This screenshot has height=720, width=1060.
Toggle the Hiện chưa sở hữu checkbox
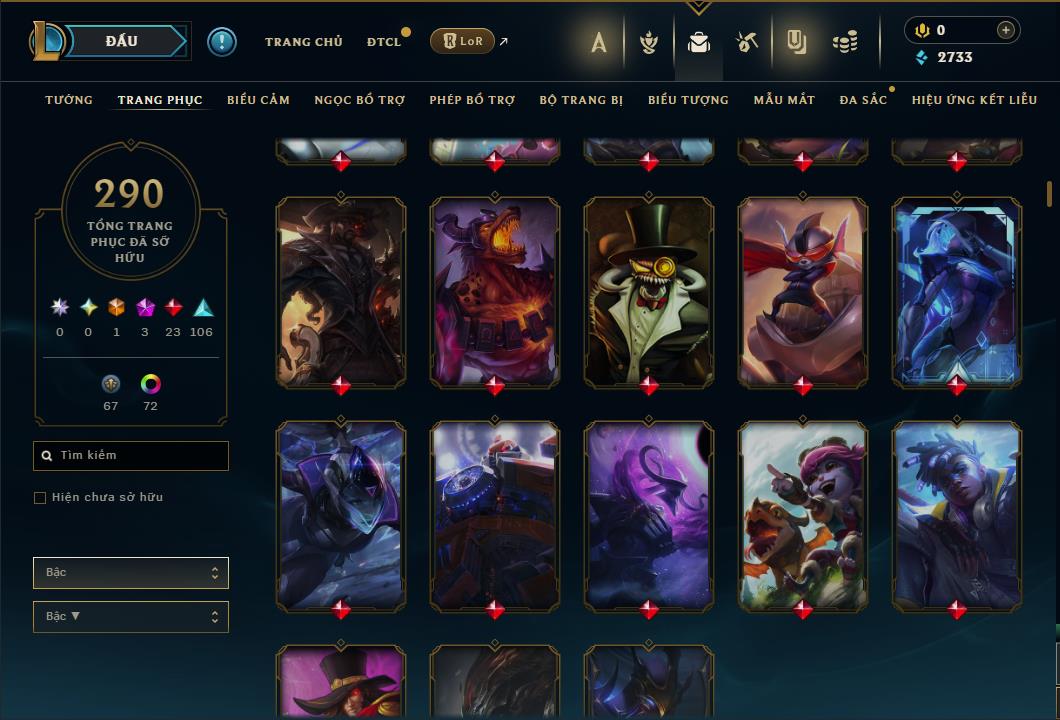coord(40,498)
